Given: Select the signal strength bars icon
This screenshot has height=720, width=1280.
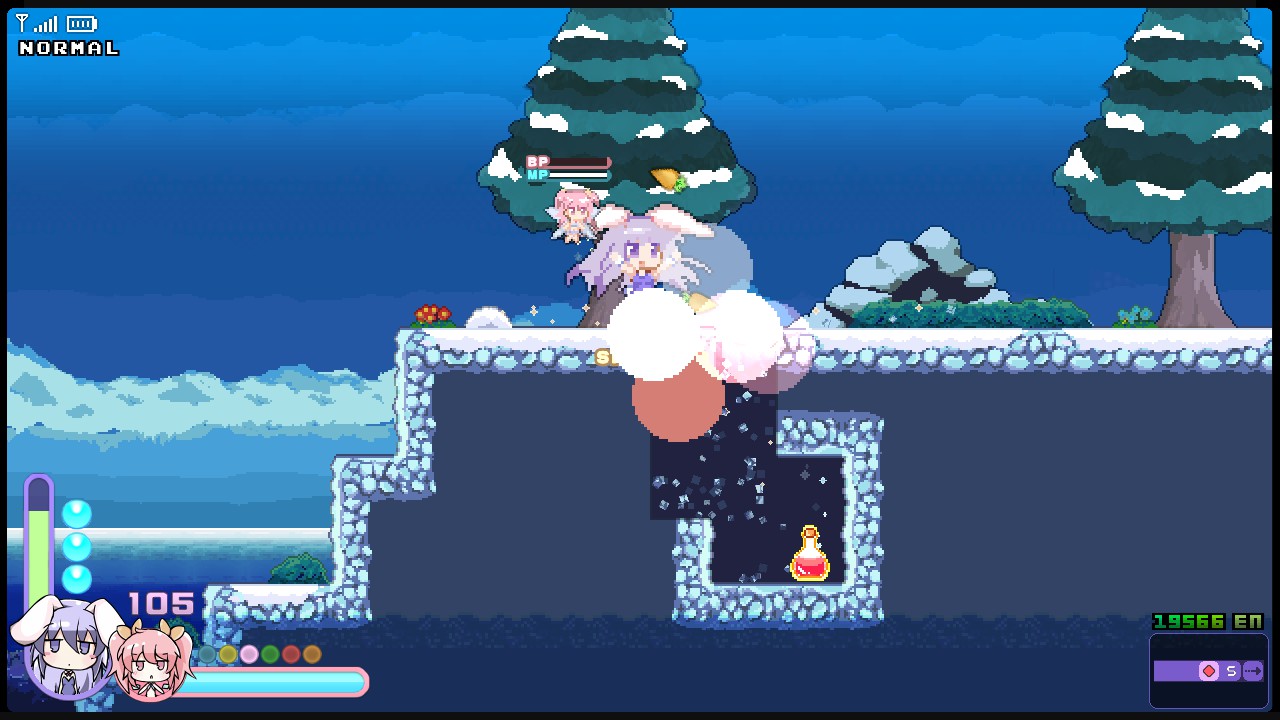Looking at the screenshot, I should click(x=47, y=24).
